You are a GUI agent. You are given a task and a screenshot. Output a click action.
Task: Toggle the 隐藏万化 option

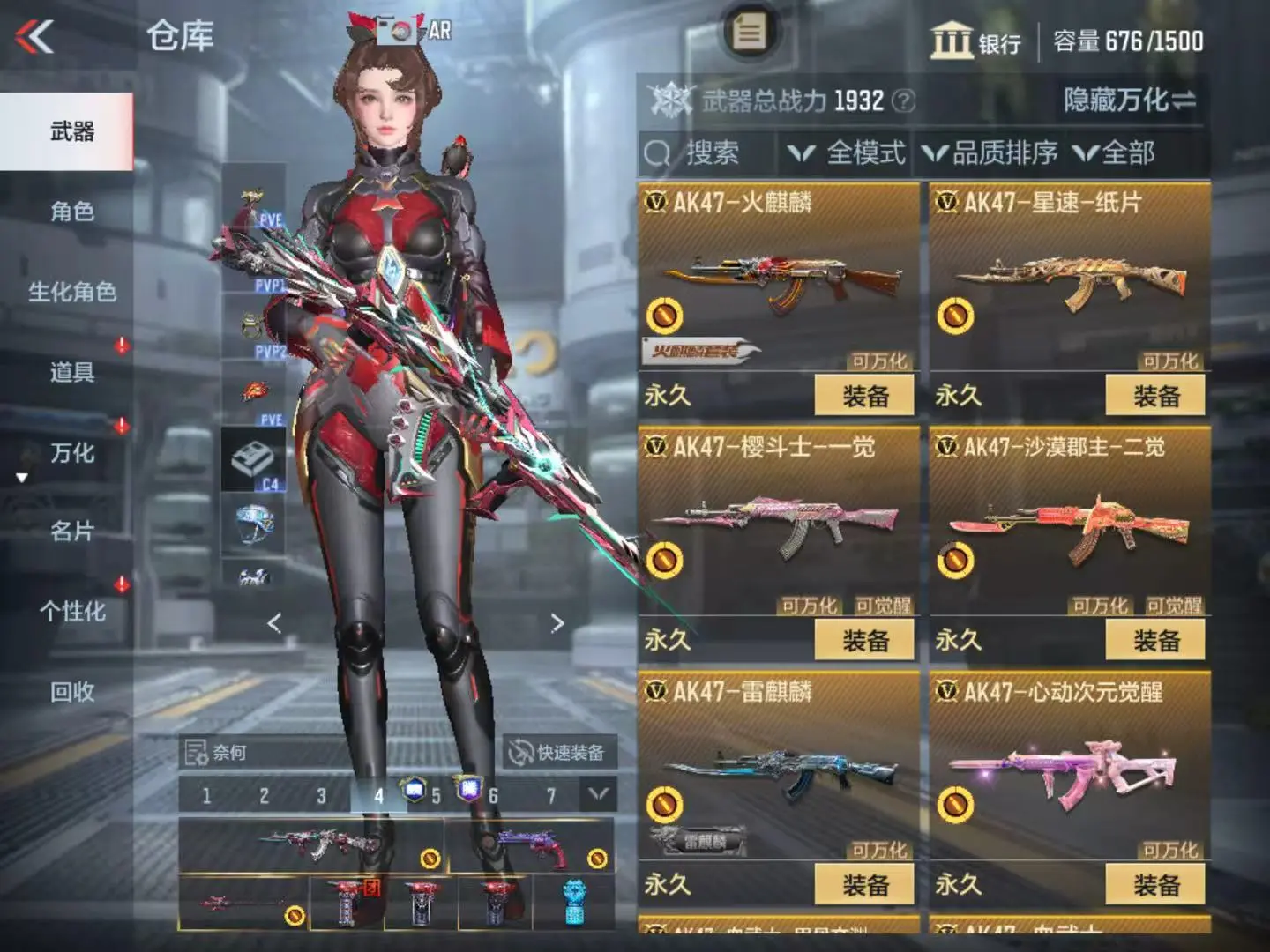1129,100
